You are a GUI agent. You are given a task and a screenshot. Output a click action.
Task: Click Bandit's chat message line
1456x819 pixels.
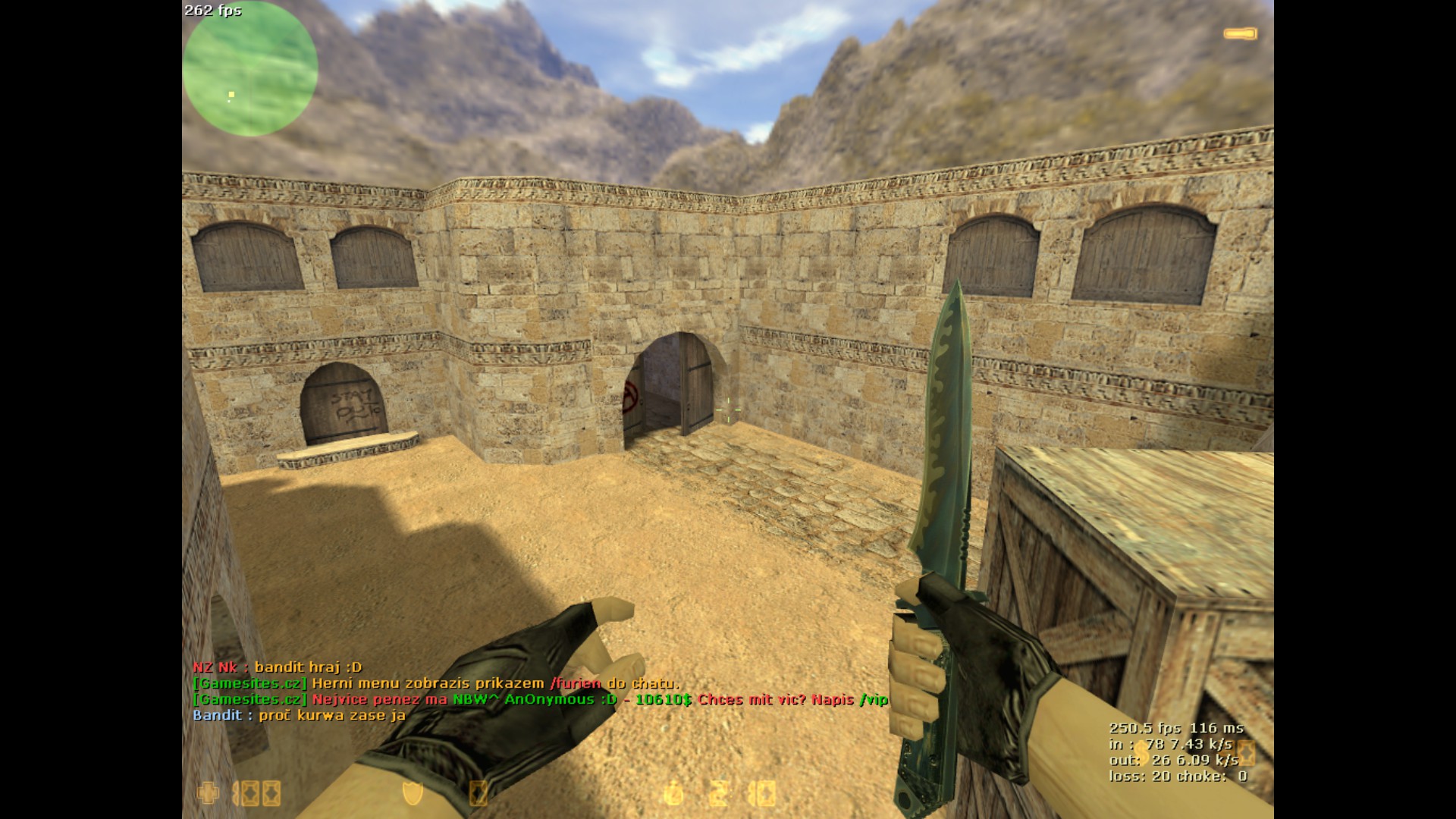[299, 715]
